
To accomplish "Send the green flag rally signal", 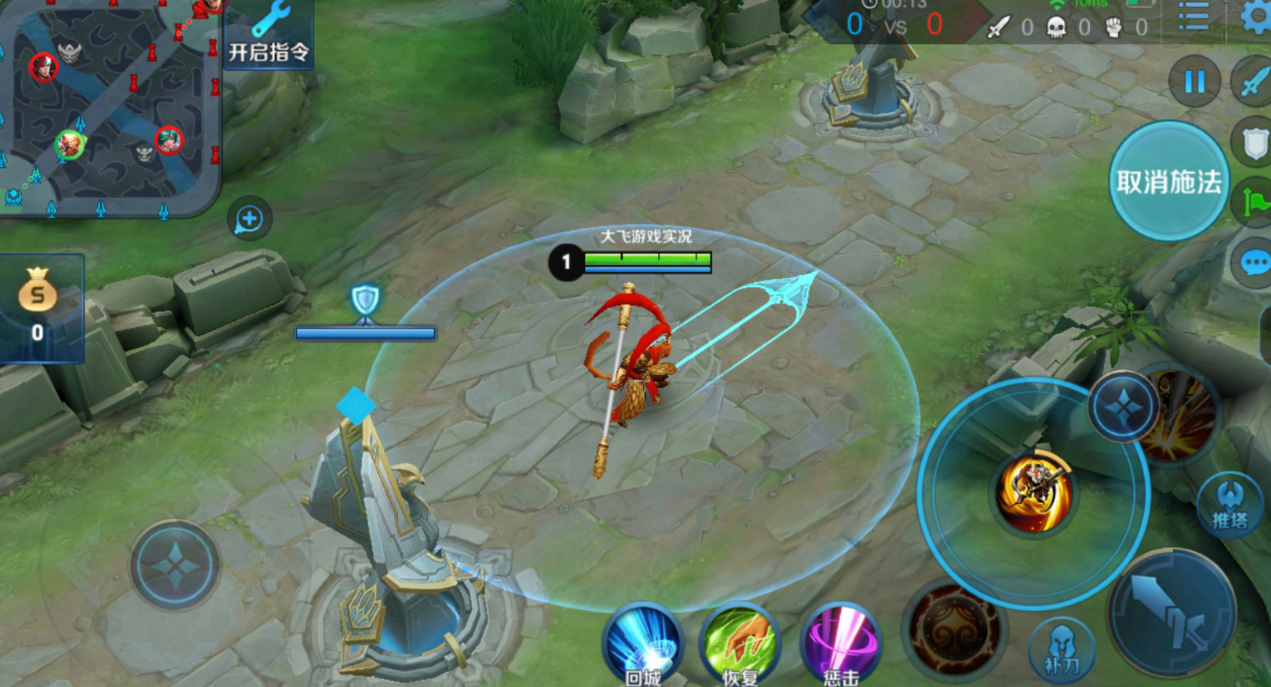I will tap(1254, 201).
